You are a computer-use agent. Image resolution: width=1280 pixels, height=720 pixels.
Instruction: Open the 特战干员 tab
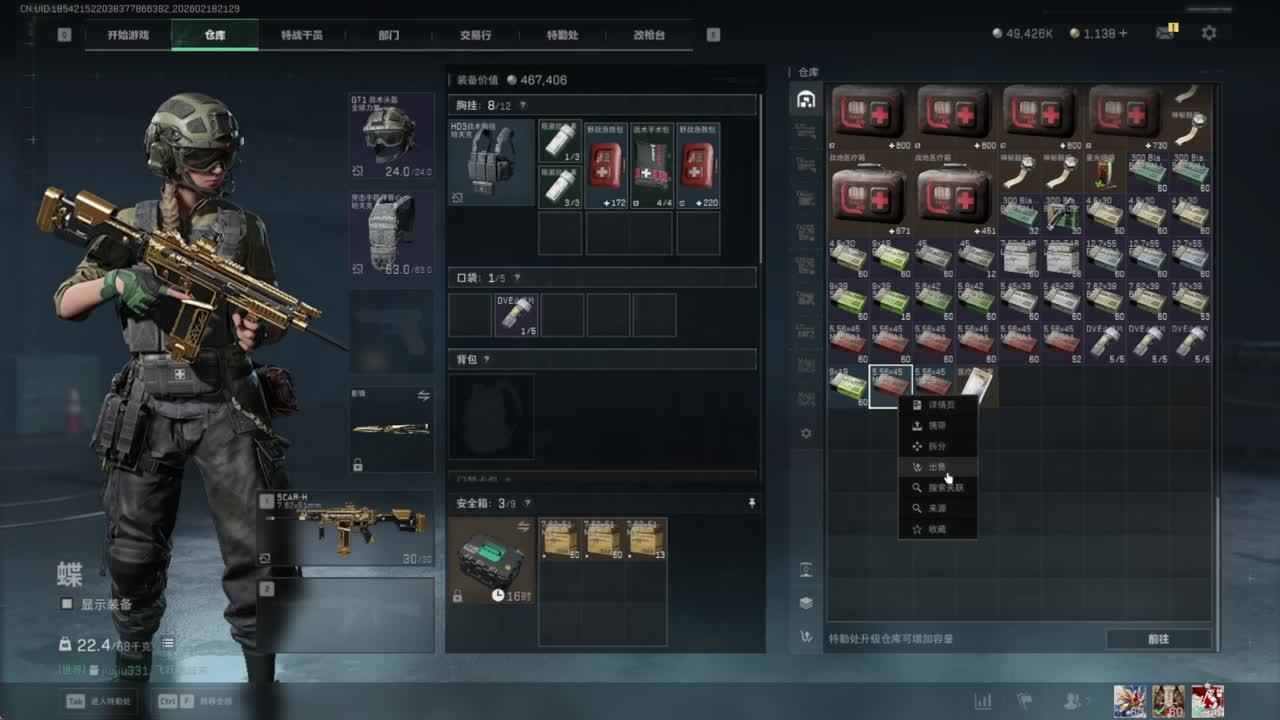pyautogui.click(x=301, y=35)
